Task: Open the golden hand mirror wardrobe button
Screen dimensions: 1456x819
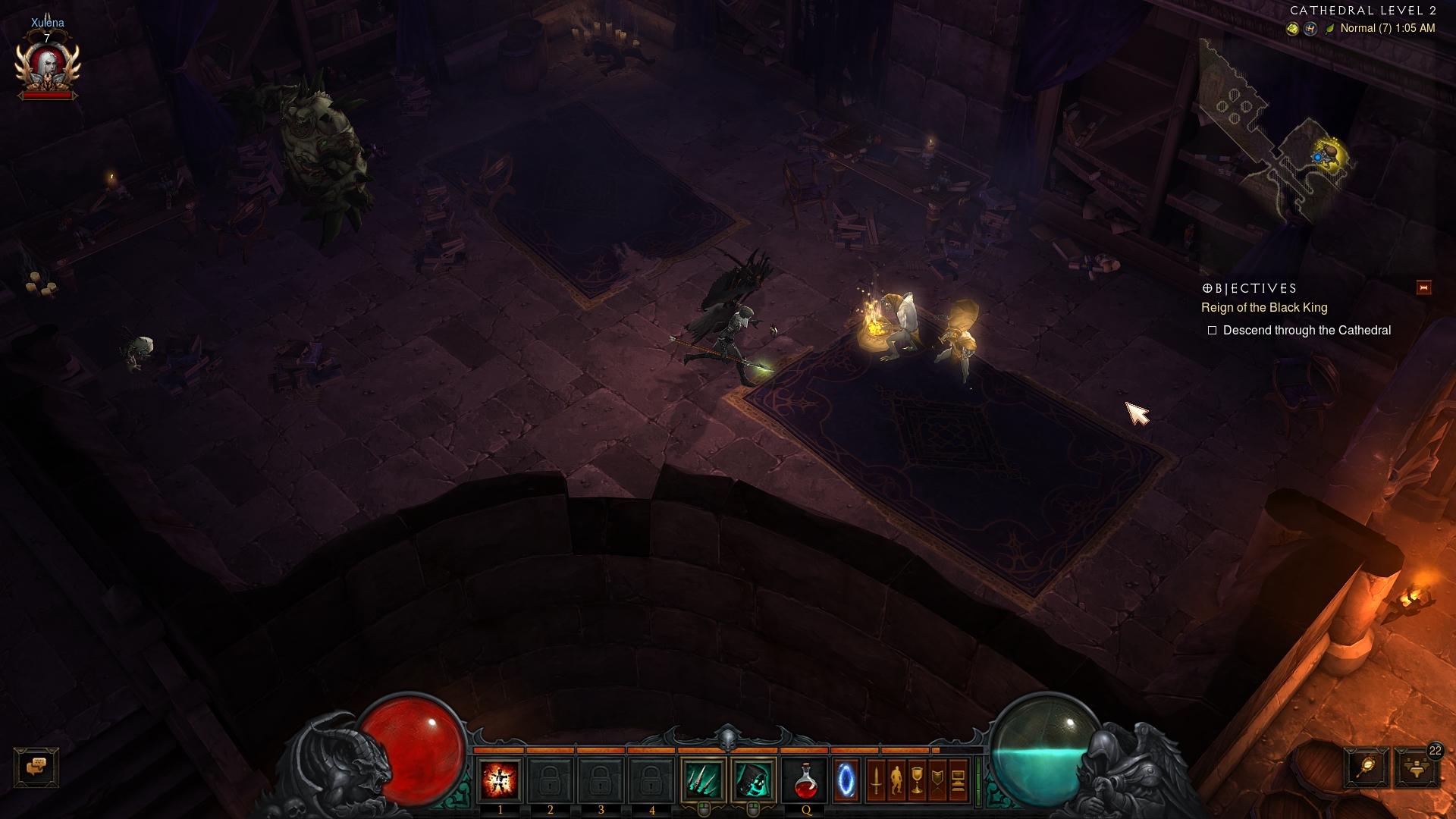Action: (1367, 767)
